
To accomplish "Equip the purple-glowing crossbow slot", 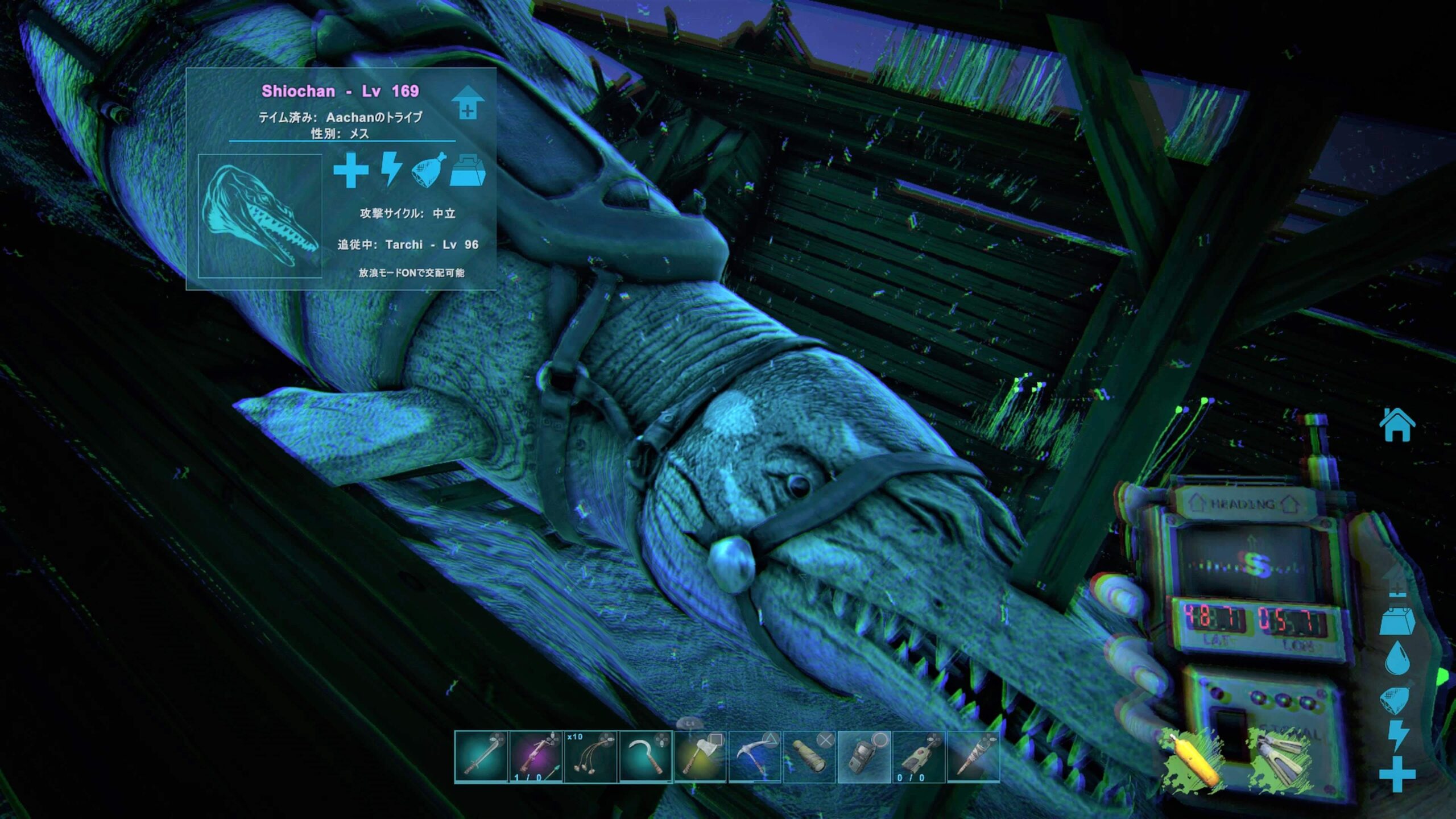I will click(x=536, y=757).
